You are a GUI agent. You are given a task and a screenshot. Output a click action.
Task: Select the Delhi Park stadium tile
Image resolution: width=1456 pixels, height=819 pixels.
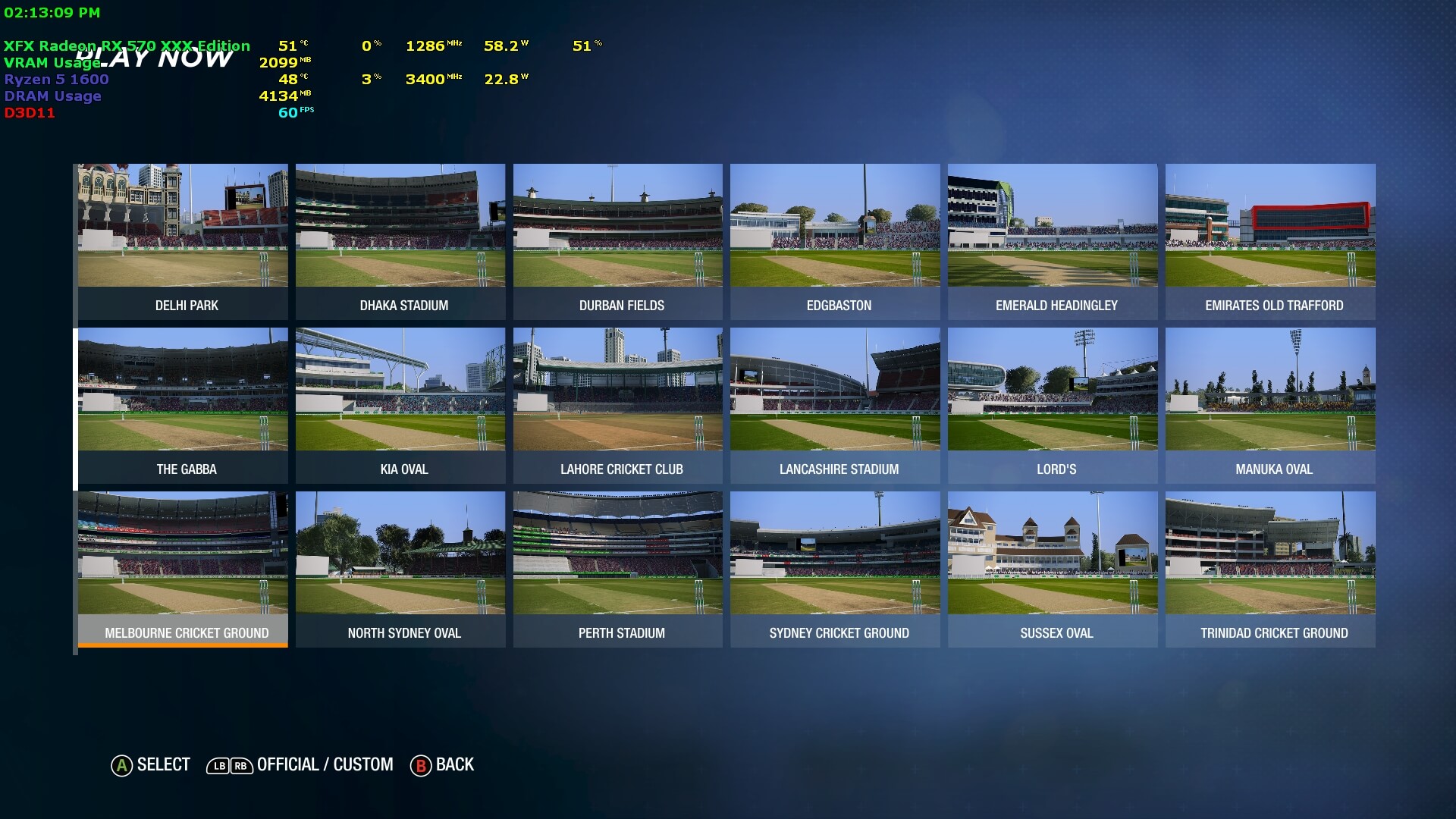point(183,241)
